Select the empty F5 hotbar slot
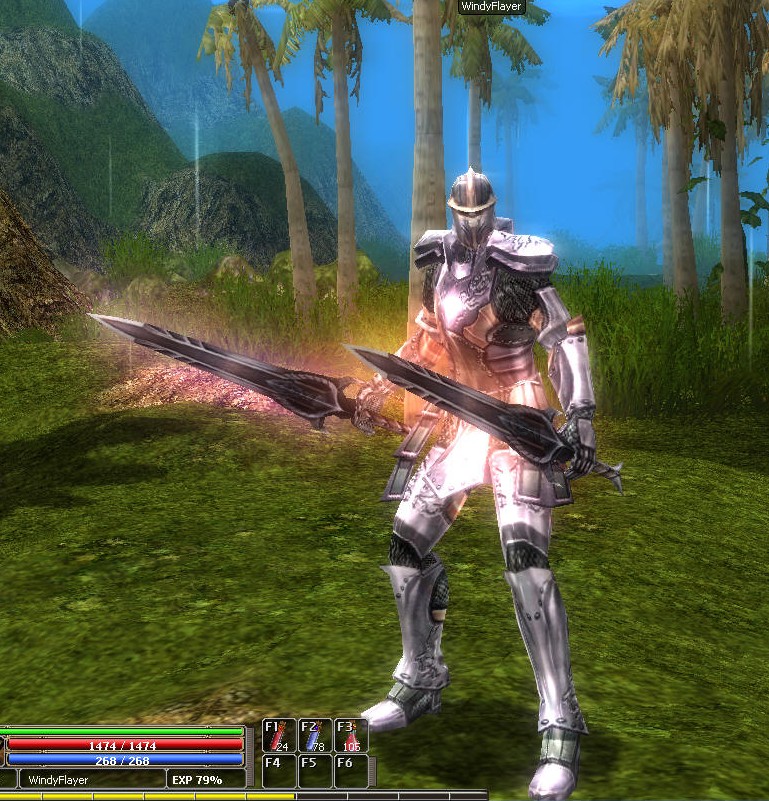 tap(315, 771)
